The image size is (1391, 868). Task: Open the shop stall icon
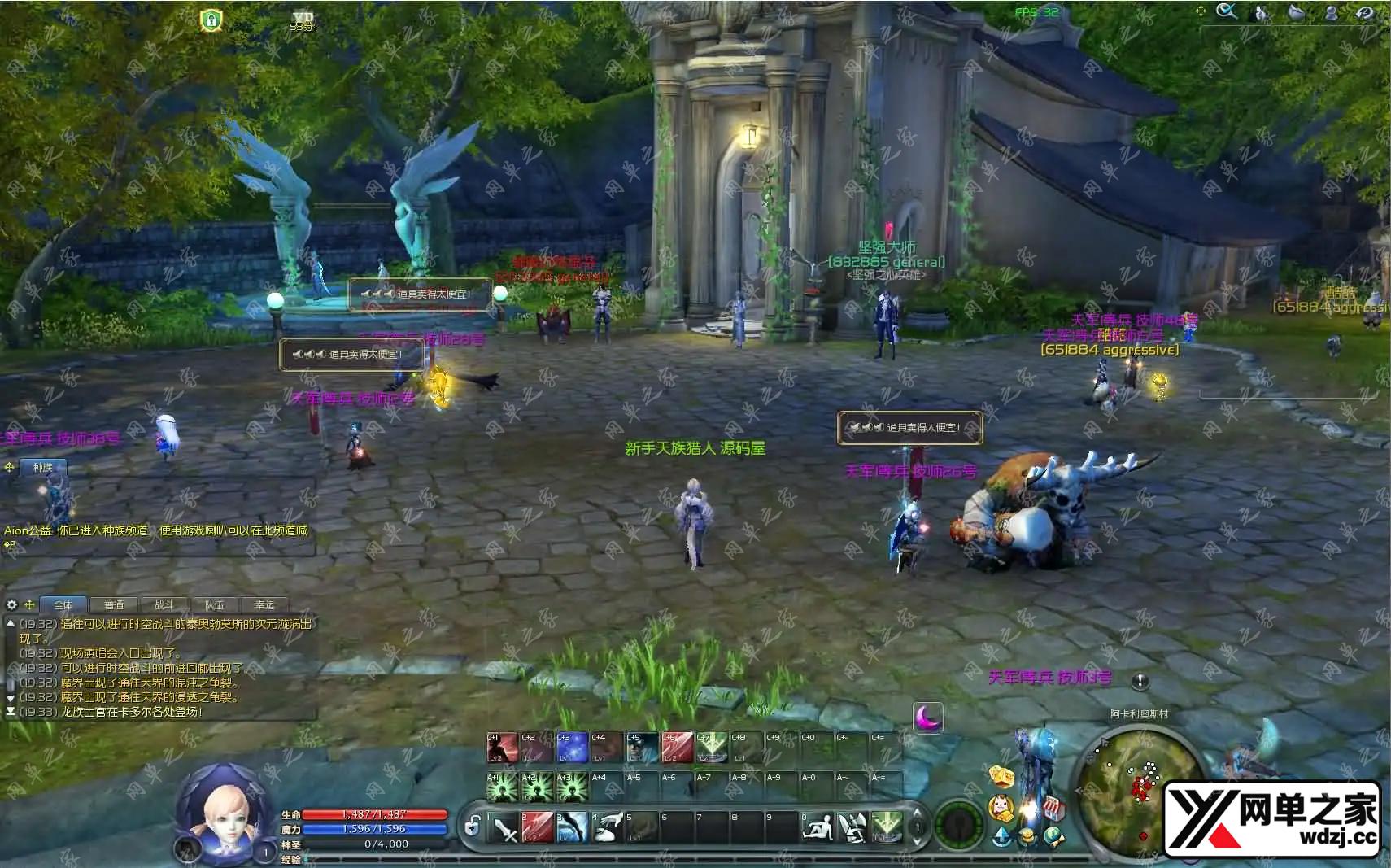pos(1053,808)
